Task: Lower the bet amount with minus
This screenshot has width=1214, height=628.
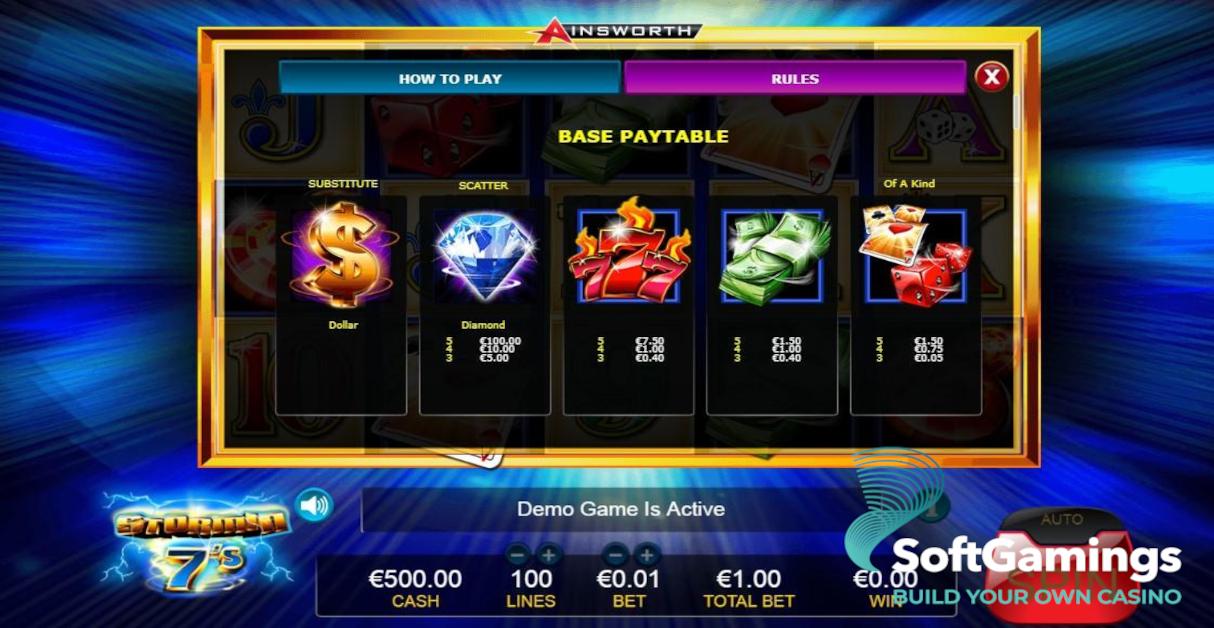Action: click(x=616, y=553)
